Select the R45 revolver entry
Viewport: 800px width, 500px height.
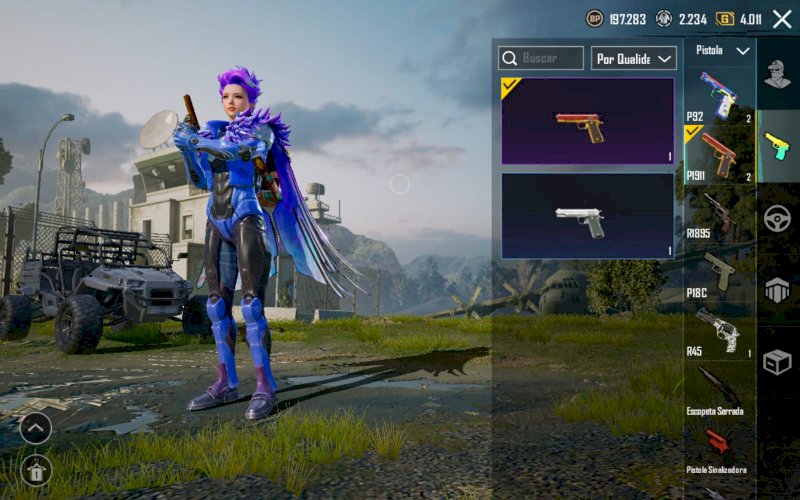(719, 331)
